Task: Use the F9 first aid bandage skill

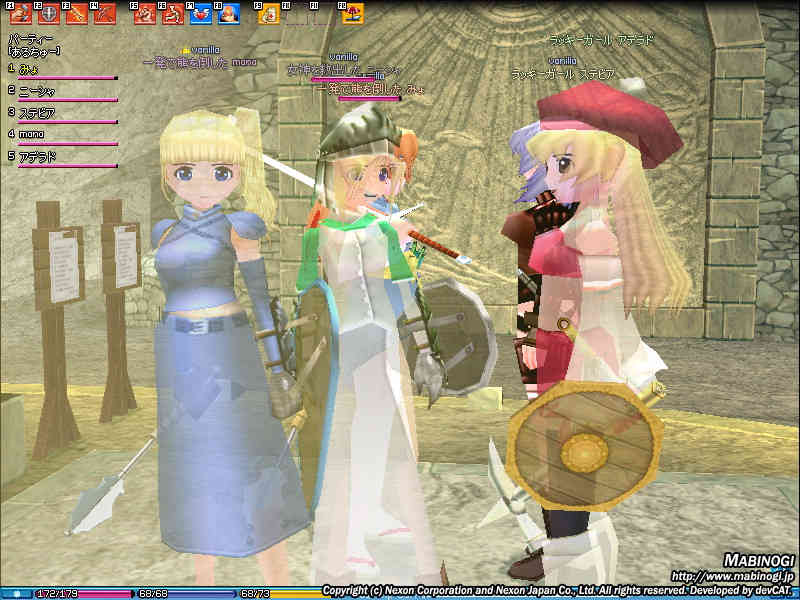Action: [270, 14]
